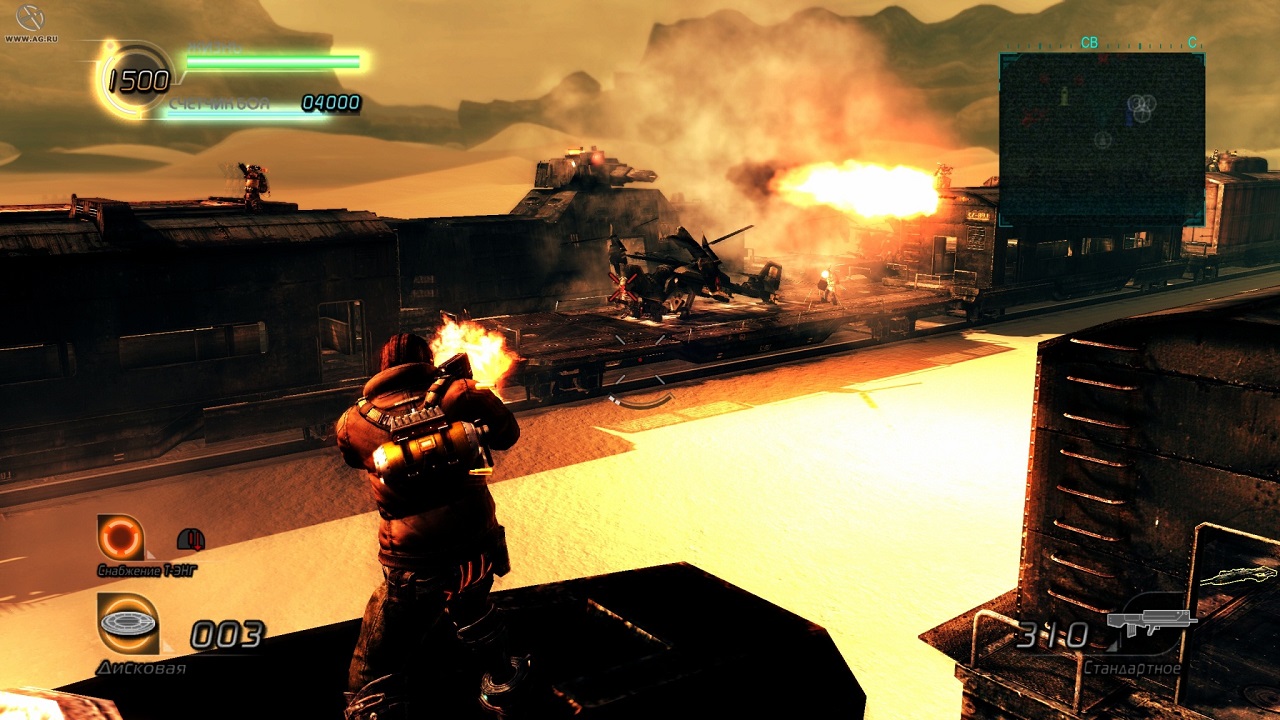Click the outlined secondary weapon silhouette
1280x720 pixels.
pyautogui.click(x=1238, y=577)
